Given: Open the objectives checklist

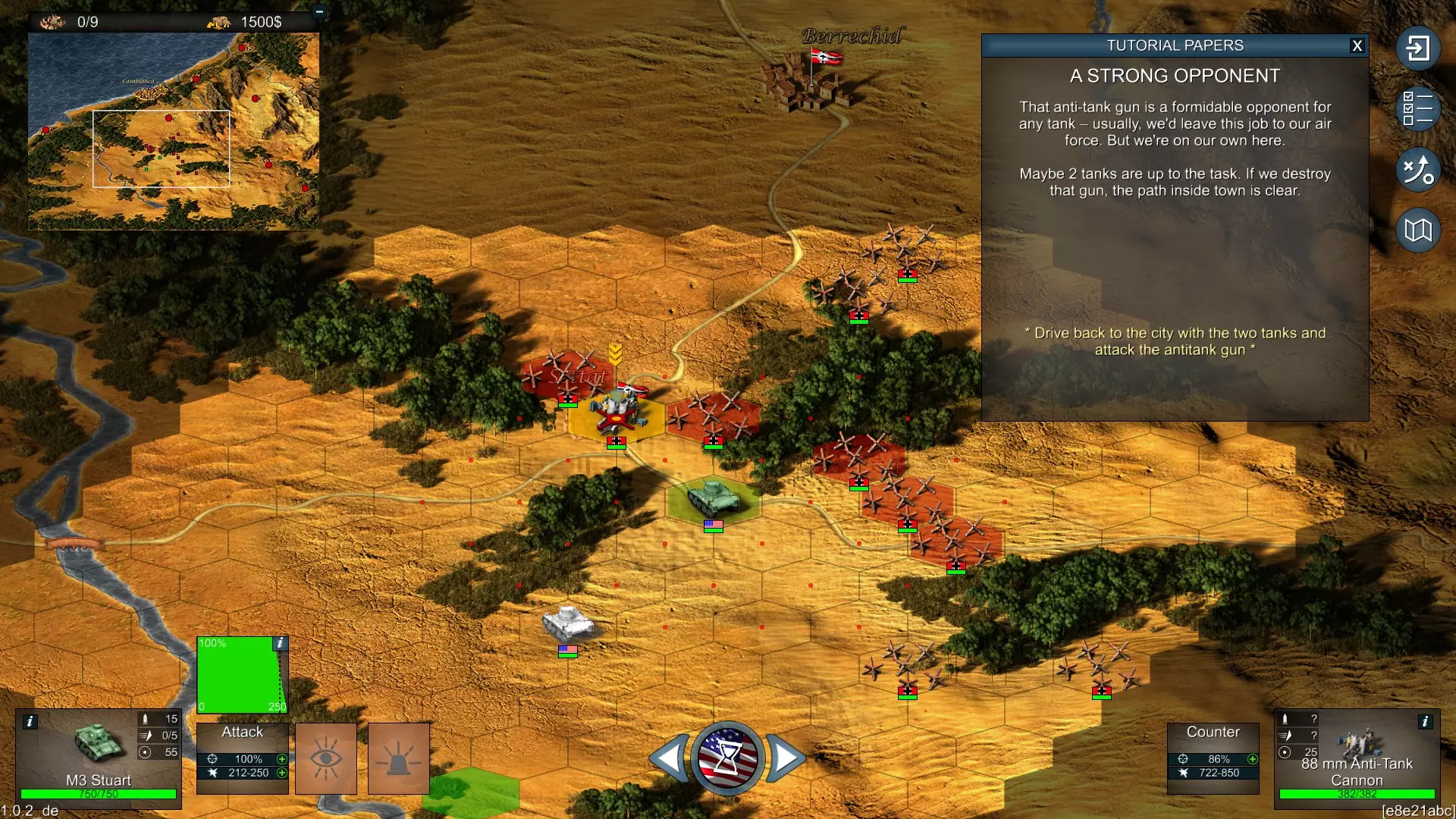Looking at the screenshot, I should tap(1417, 108).
